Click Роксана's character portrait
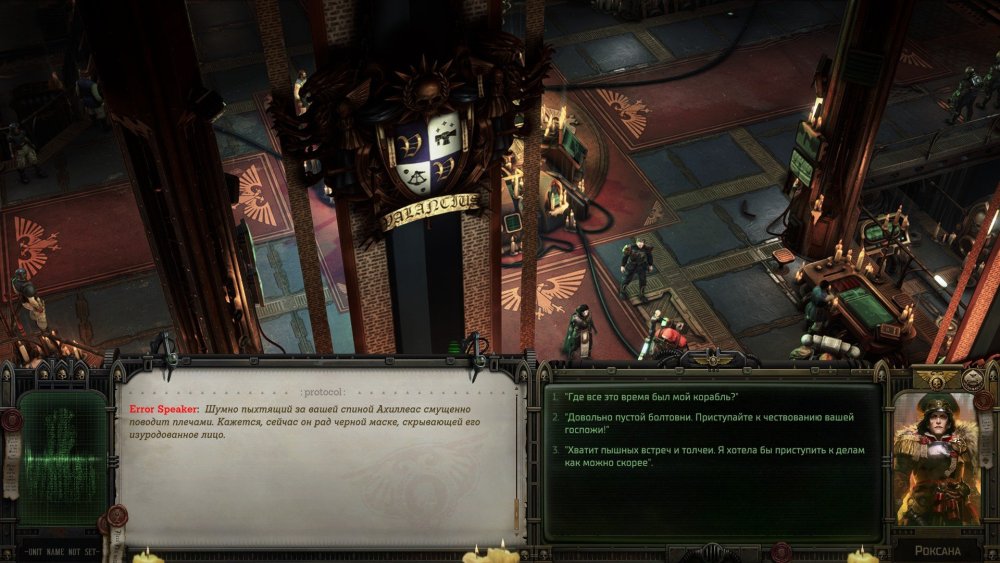Screen dimensions: 1000x563 pos(936,459)
